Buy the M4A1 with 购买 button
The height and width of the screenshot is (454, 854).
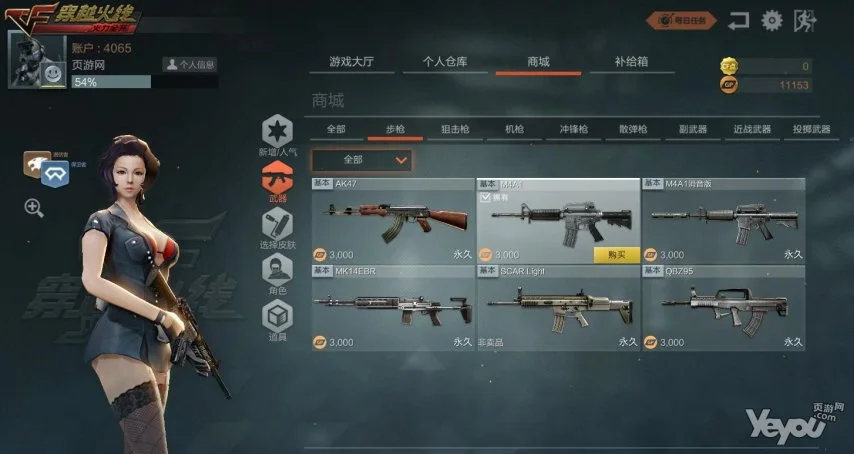[x=616, y=255]
